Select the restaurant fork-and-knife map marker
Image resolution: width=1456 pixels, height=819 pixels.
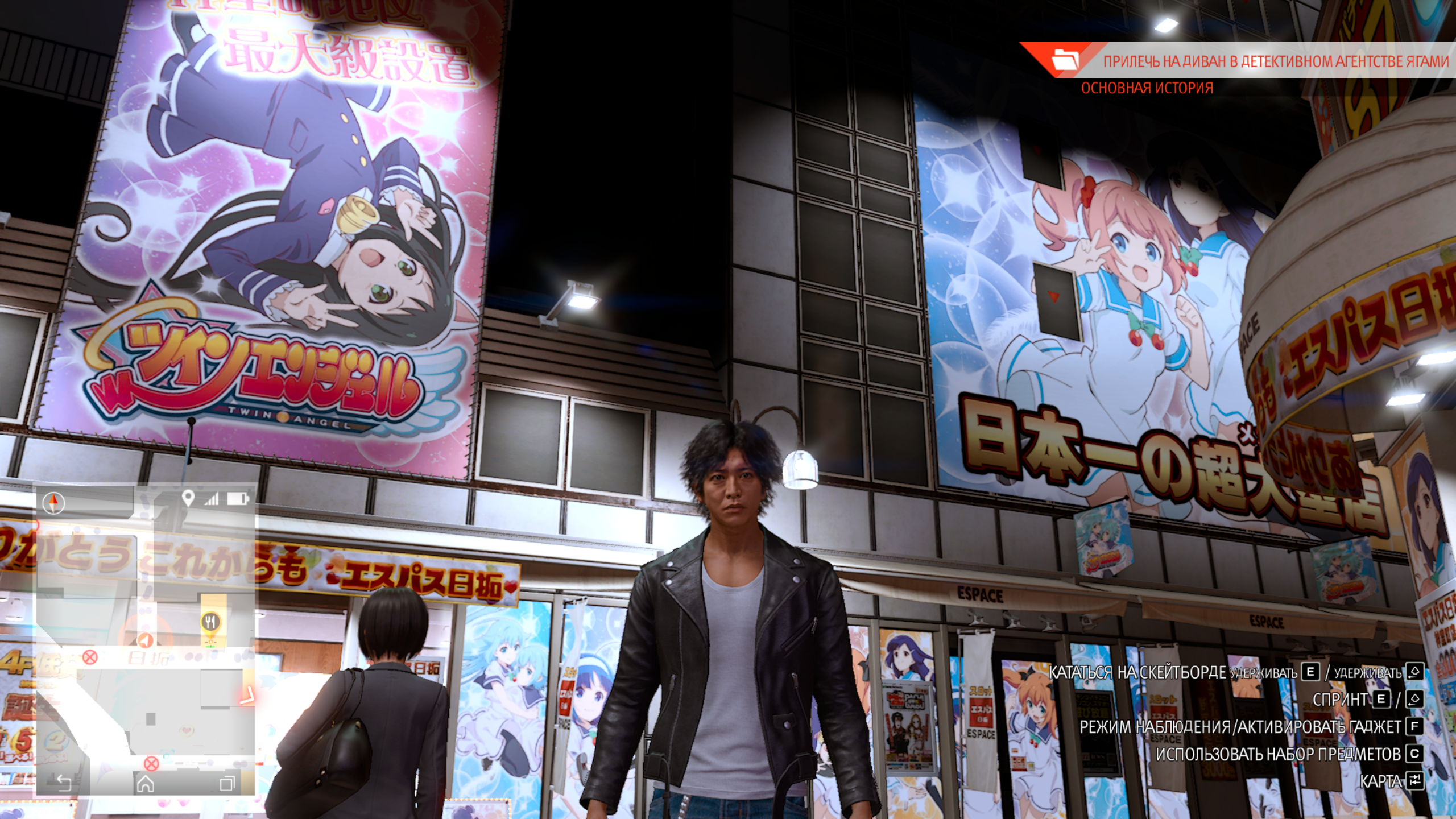(211, 622)
